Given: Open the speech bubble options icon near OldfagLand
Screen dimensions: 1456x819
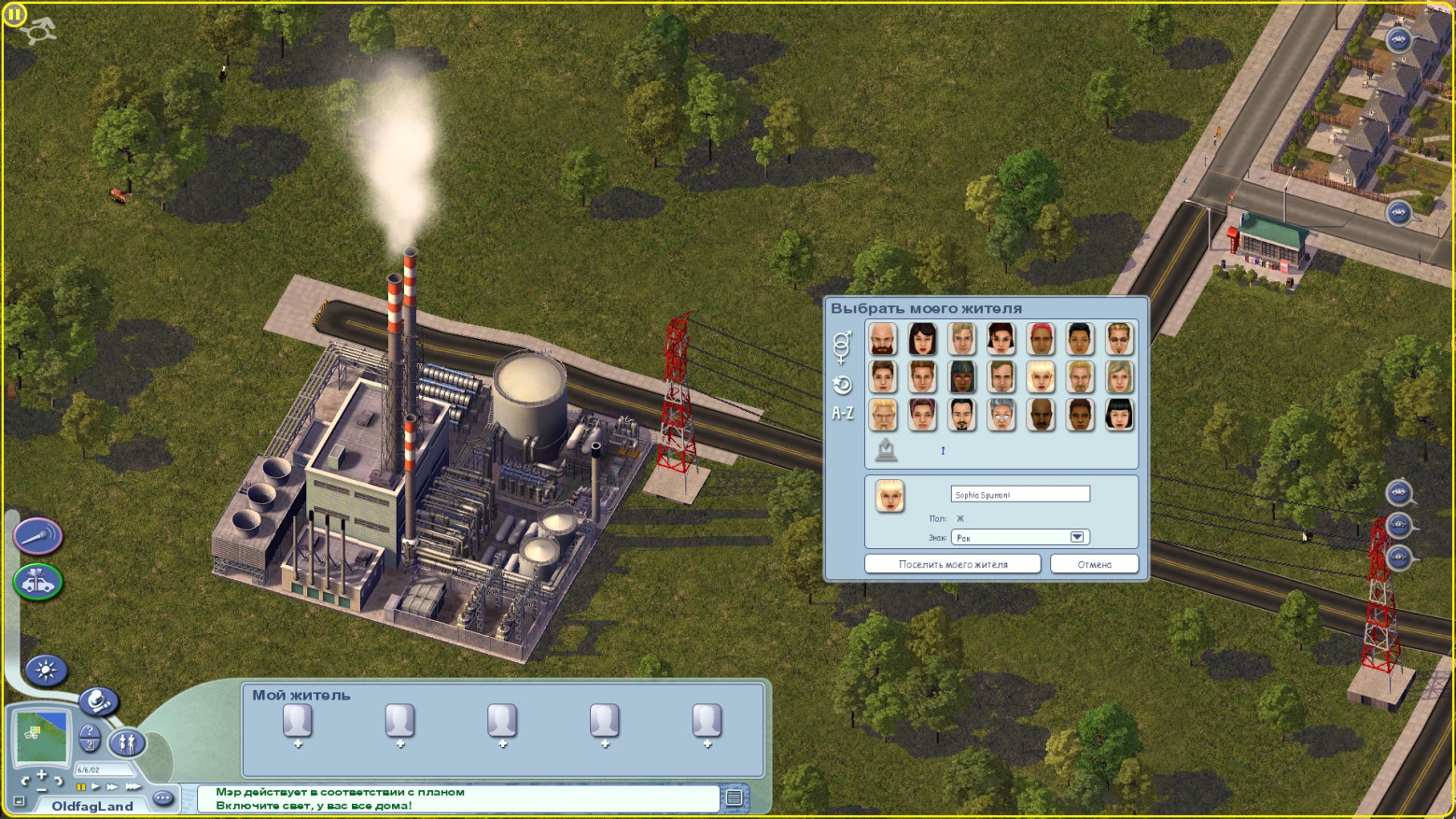Looking at the screenshot, I should 161,798.
